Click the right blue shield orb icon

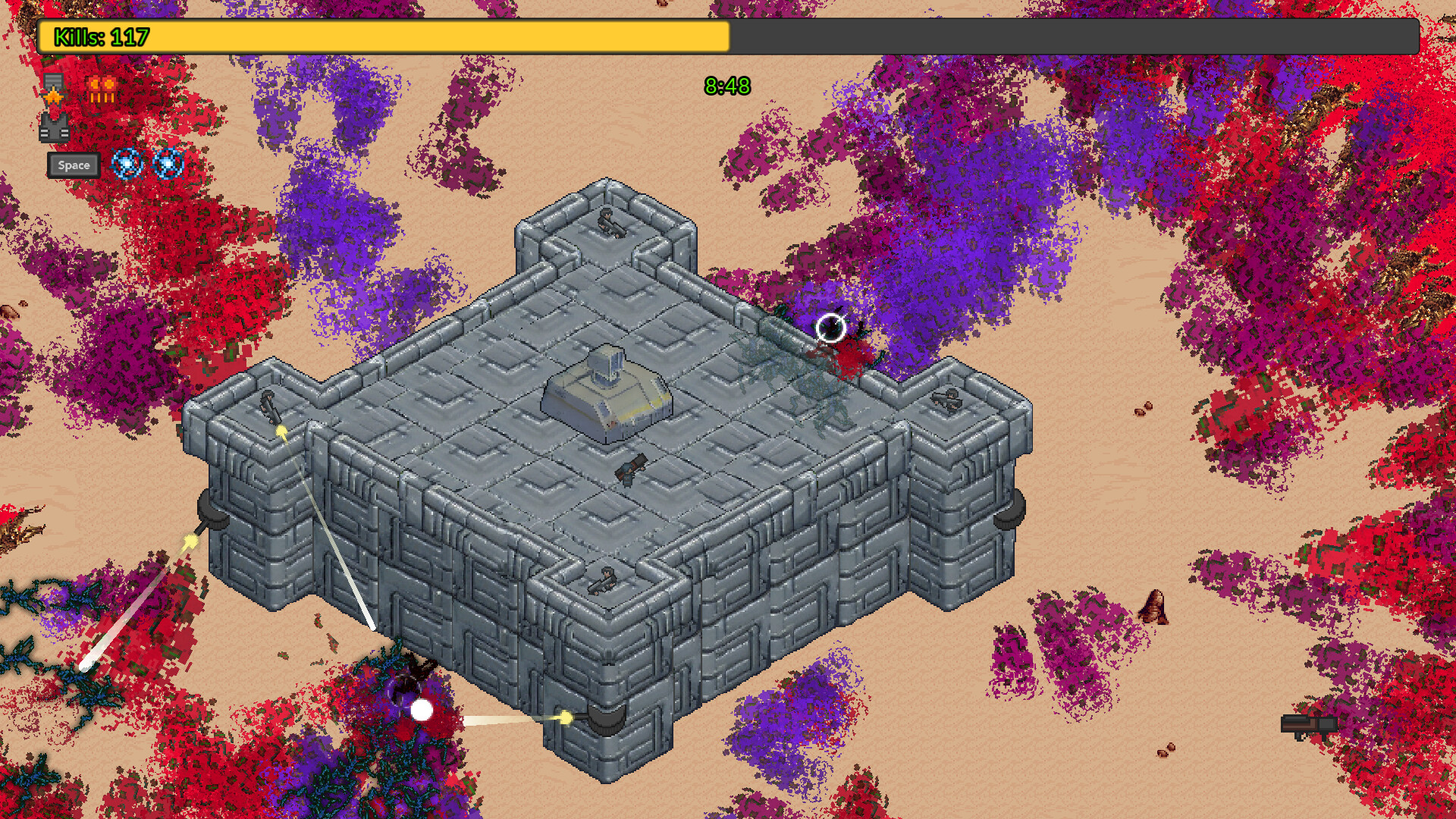[168, 165]
